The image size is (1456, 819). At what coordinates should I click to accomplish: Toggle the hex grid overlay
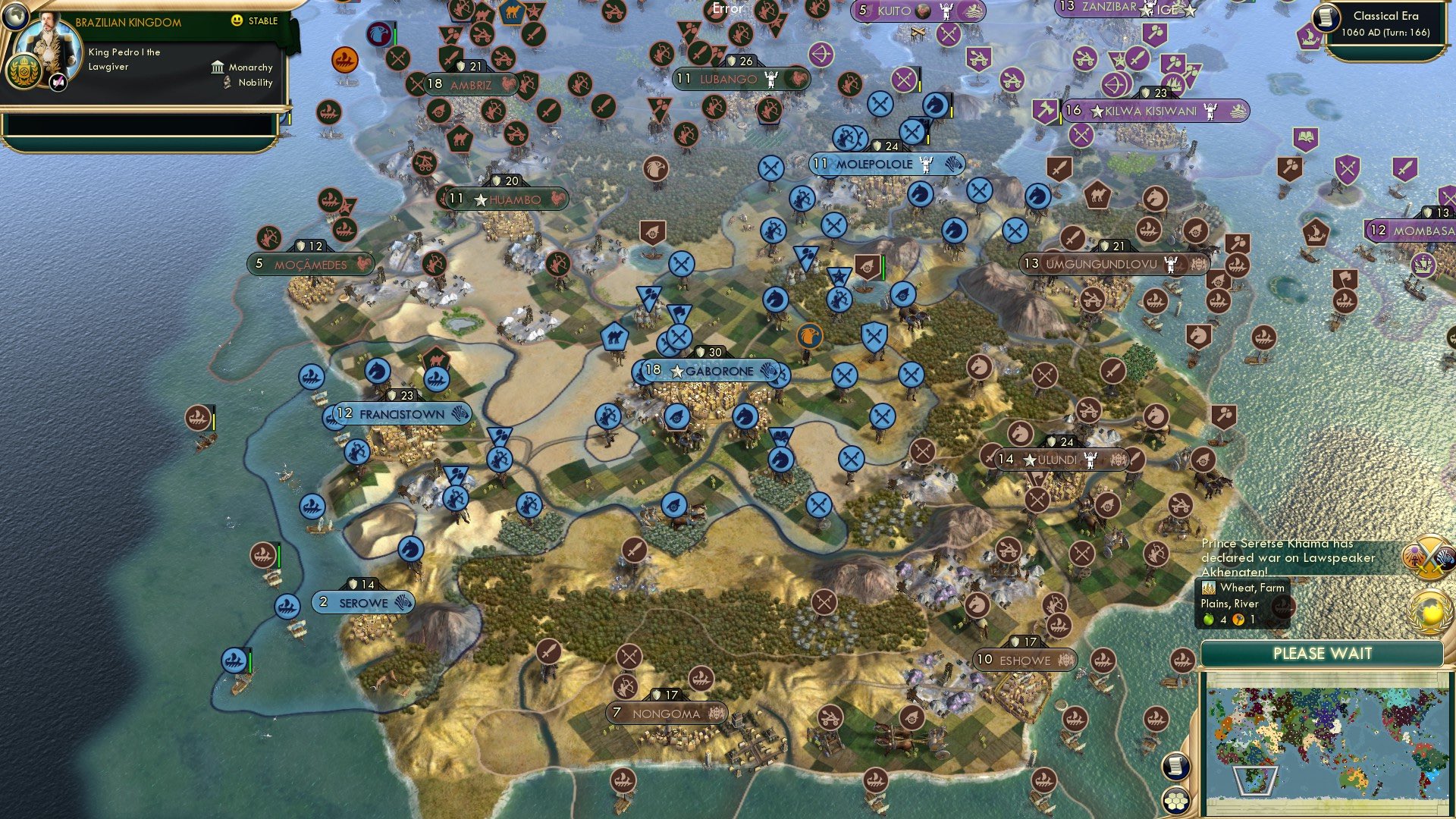(x=1175, y=801)
